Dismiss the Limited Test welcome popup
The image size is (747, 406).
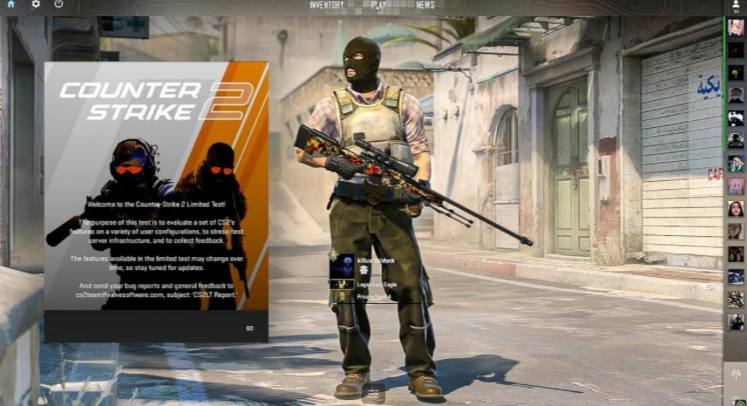click(x=249, y=327)
